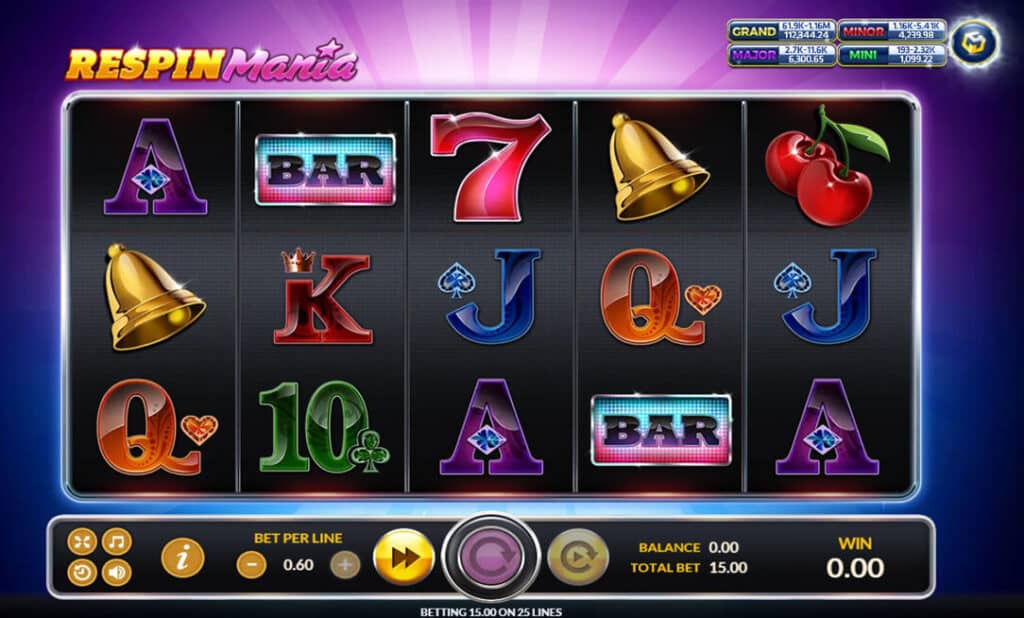This screenshot has height=618, width=1024.
Task: View the Grand jackpot panel
Action: (780, 33)
